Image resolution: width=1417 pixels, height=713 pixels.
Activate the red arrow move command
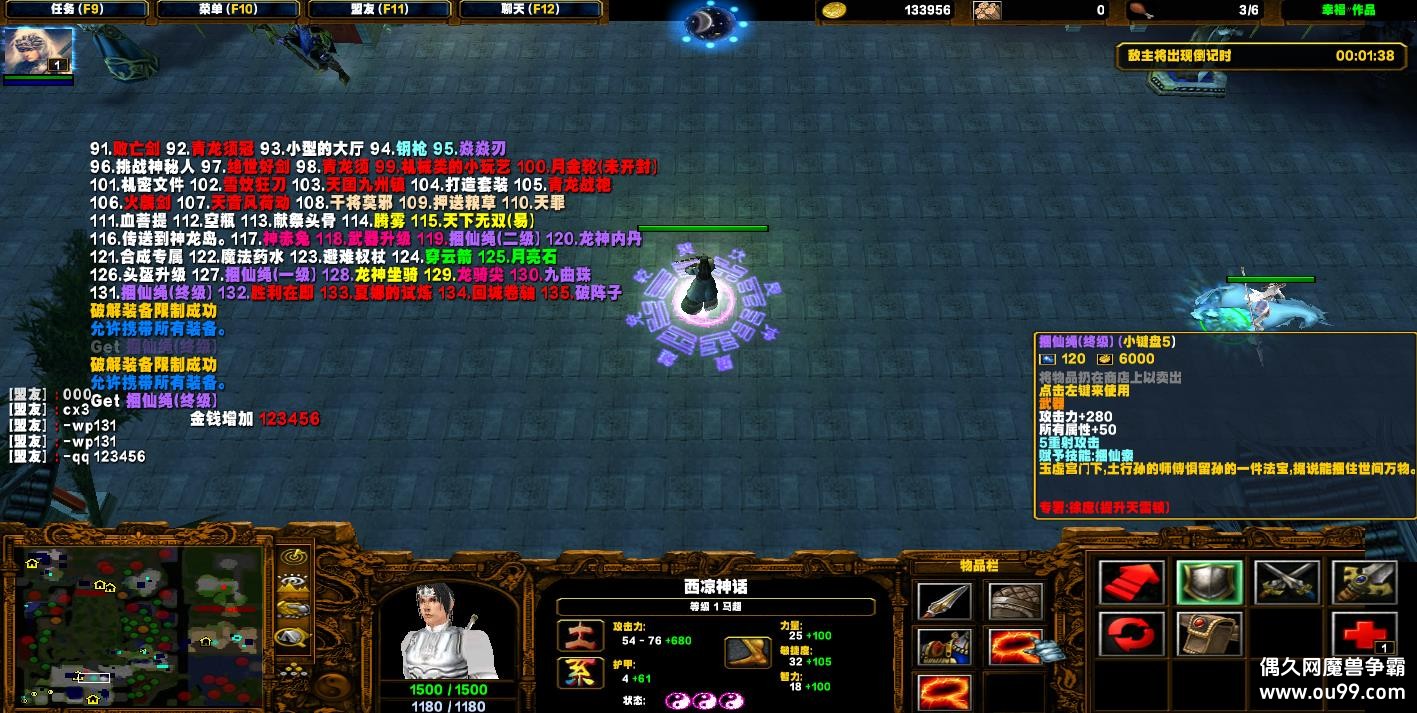tap(1131, 583)
